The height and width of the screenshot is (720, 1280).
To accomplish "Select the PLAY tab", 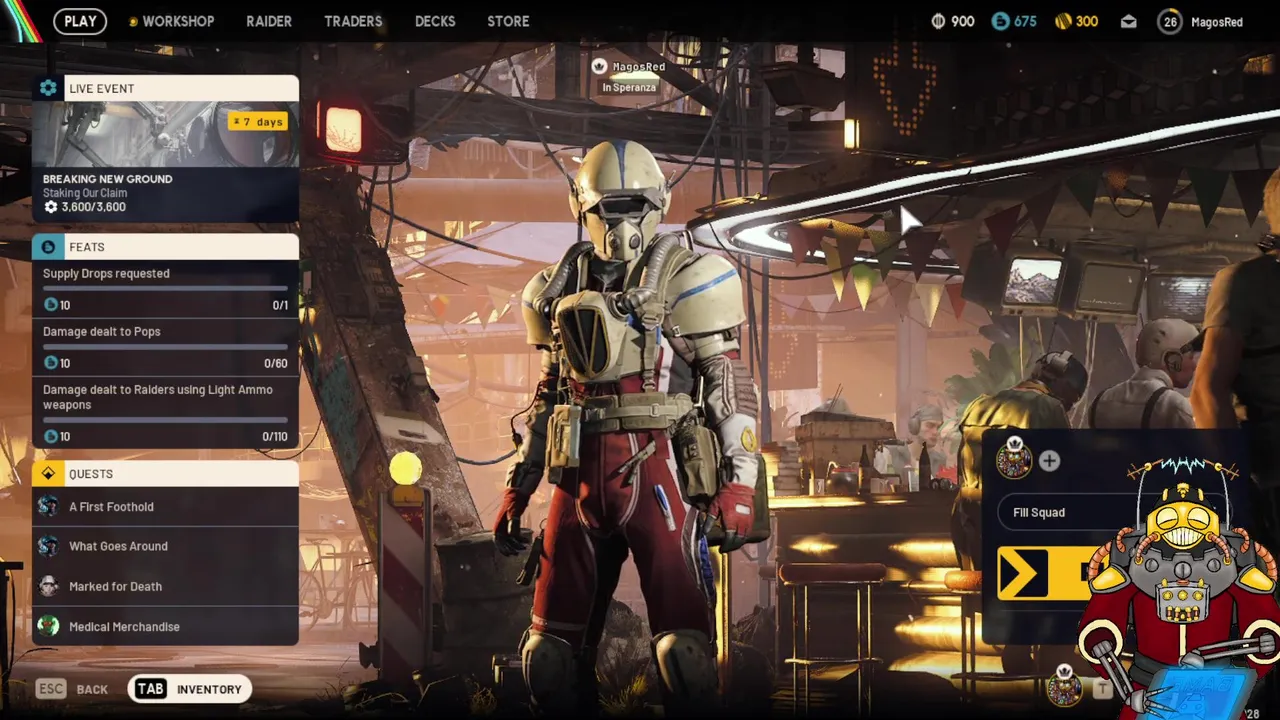I will (80, 21).
